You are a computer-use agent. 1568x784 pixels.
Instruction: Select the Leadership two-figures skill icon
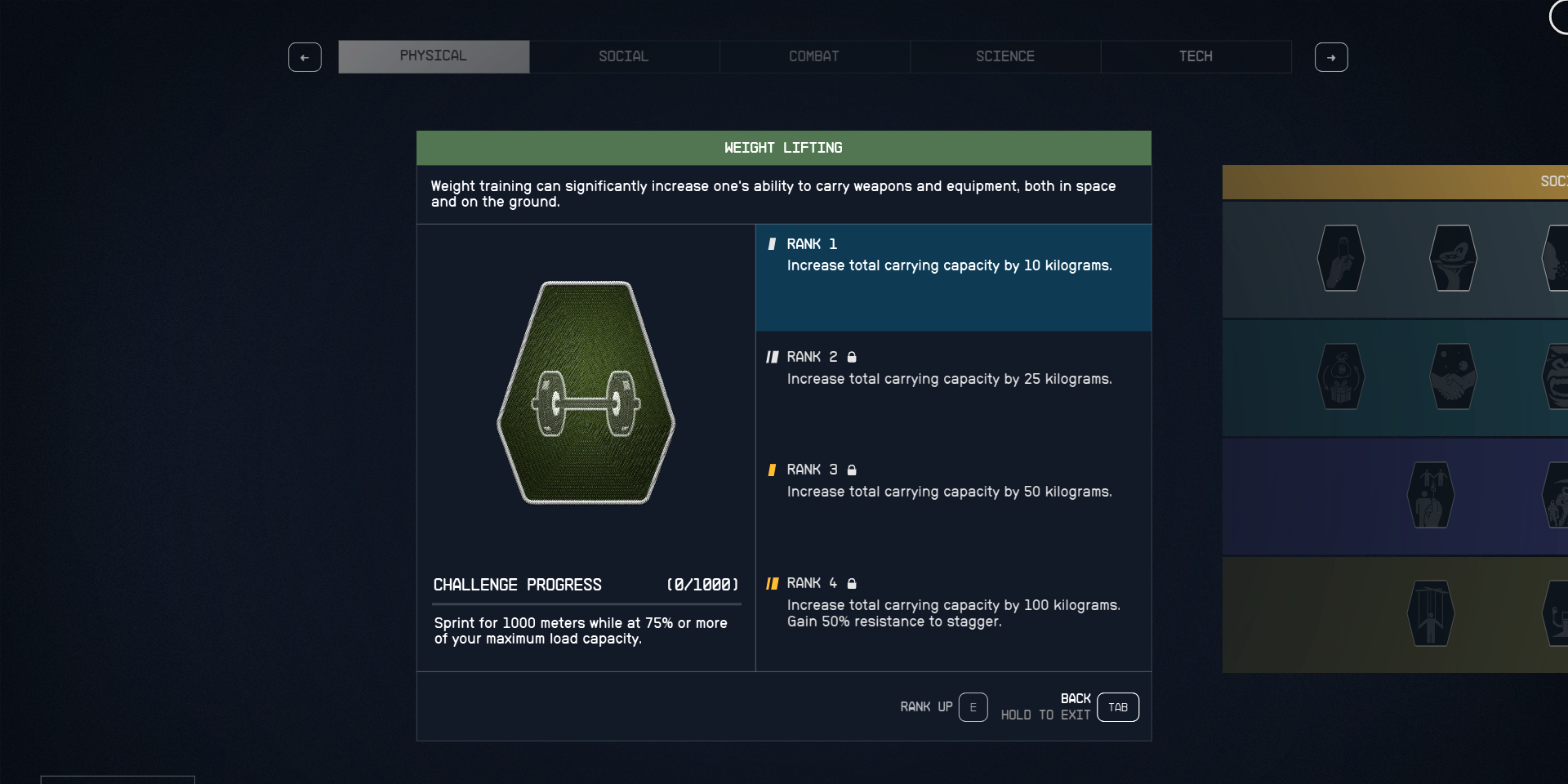pos(1431,496)
